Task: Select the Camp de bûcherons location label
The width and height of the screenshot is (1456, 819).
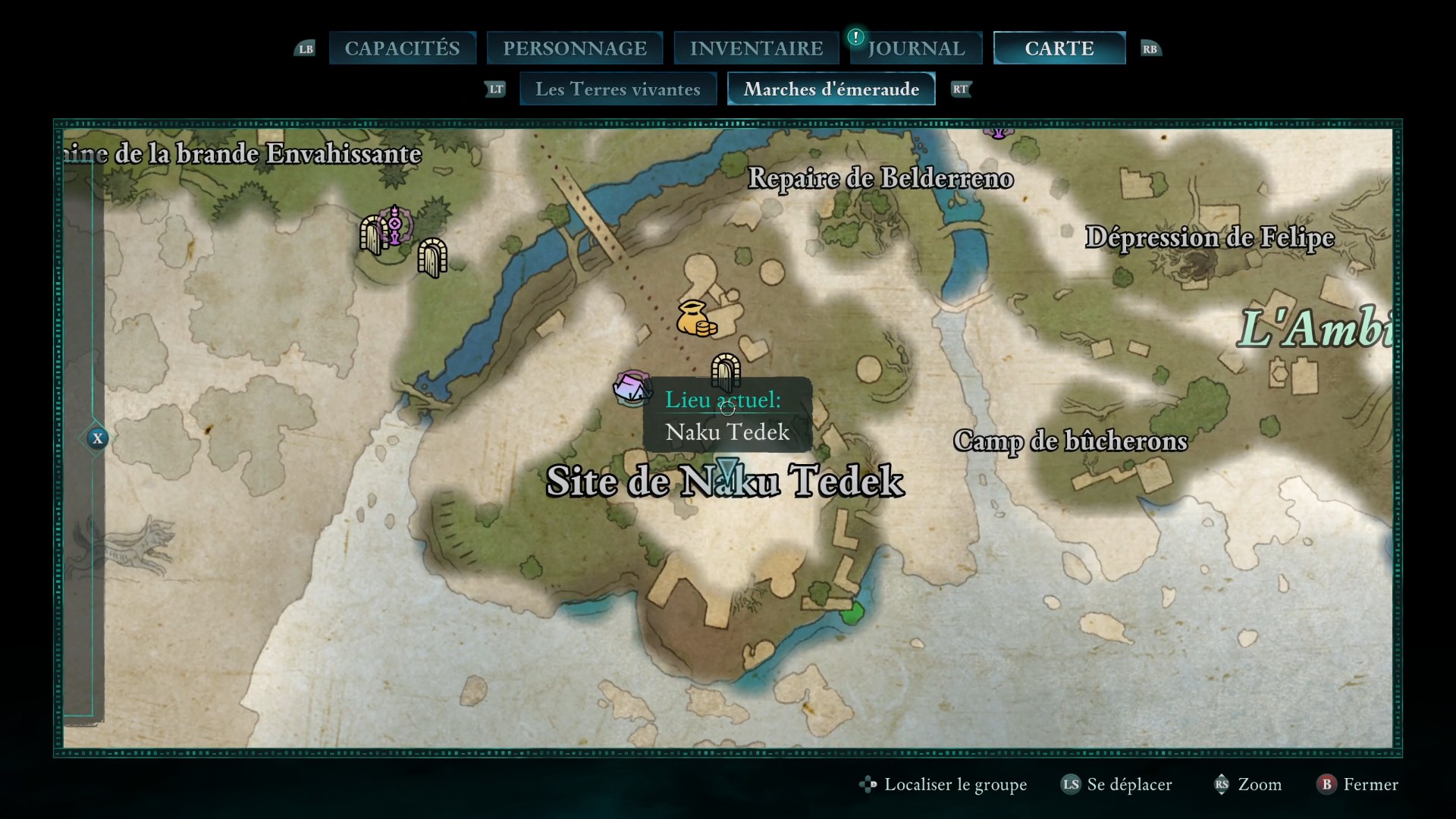Action: (1070, 441)
